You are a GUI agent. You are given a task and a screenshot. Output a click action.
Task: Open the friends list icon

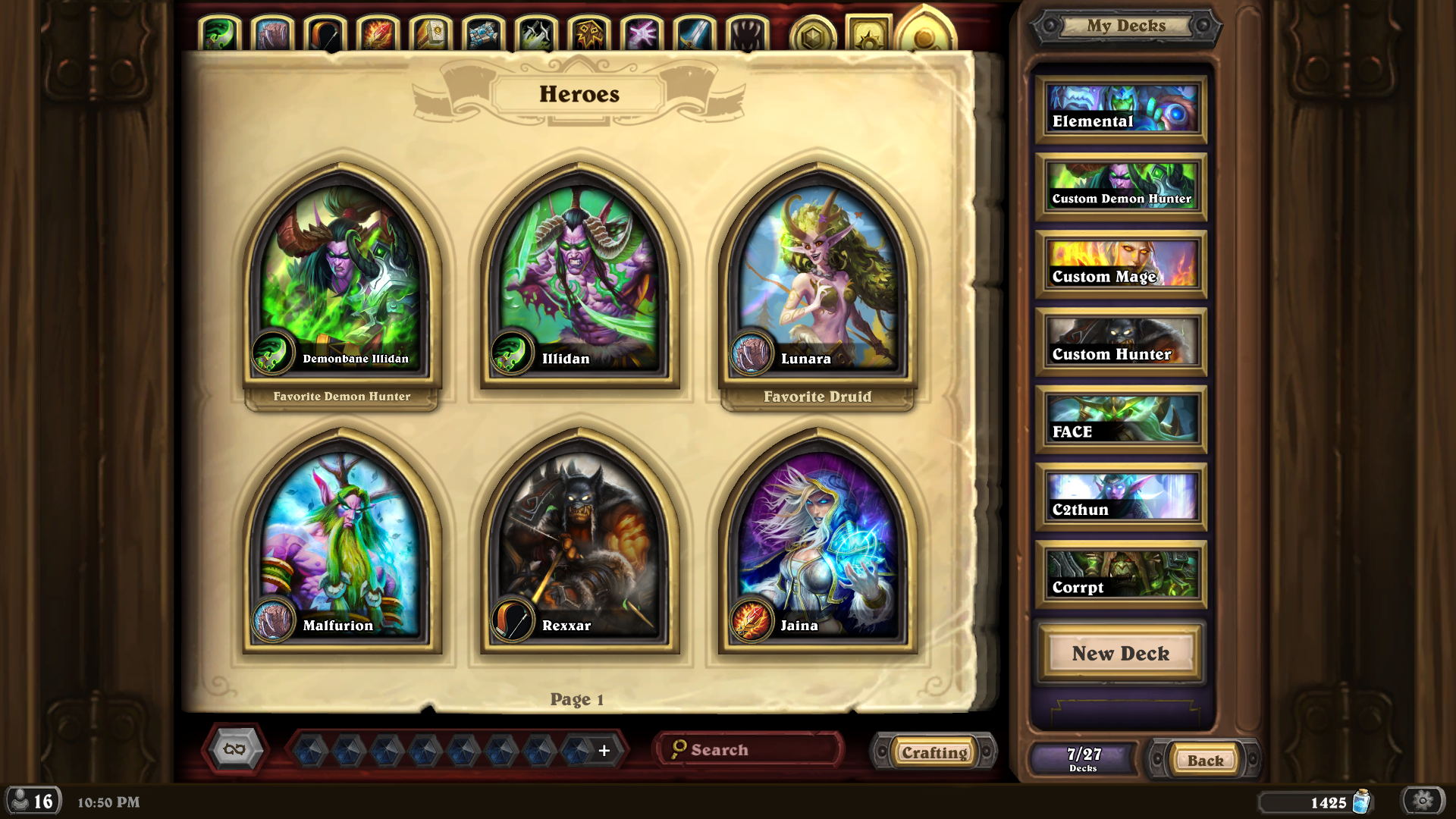32,801
